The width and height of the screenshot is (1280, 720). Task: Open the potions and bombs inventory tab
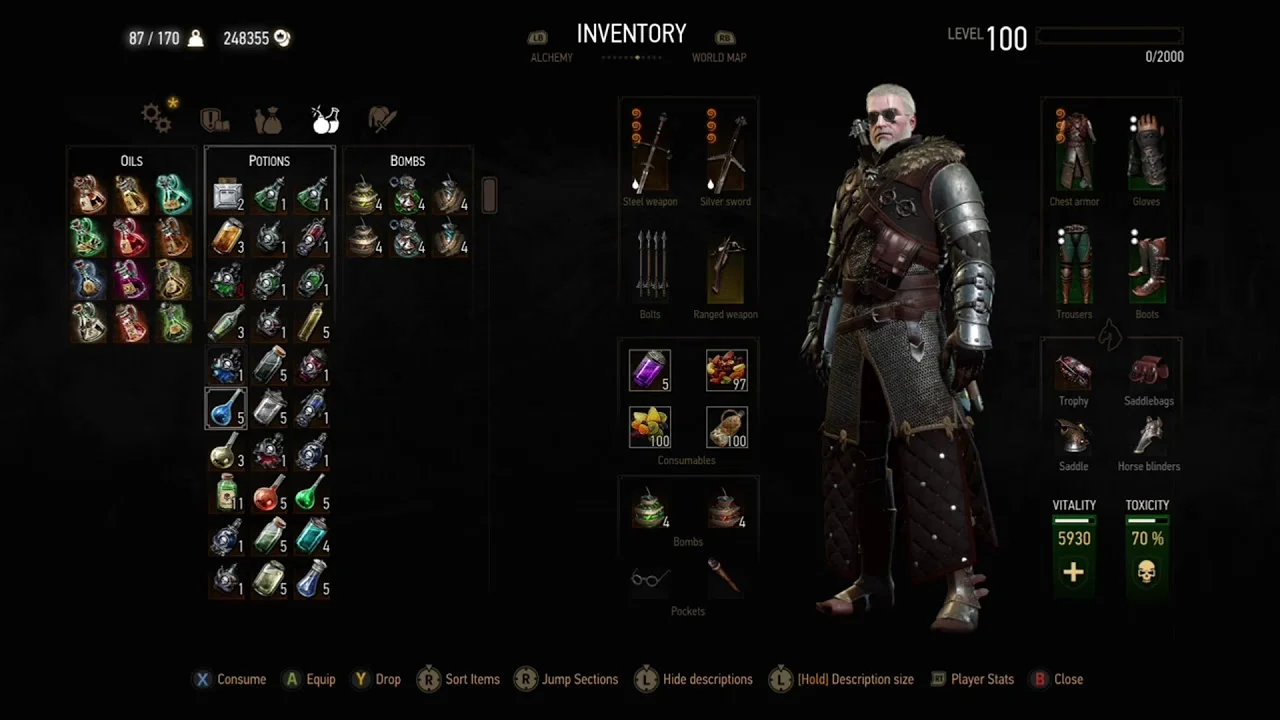tap(324, 119)
